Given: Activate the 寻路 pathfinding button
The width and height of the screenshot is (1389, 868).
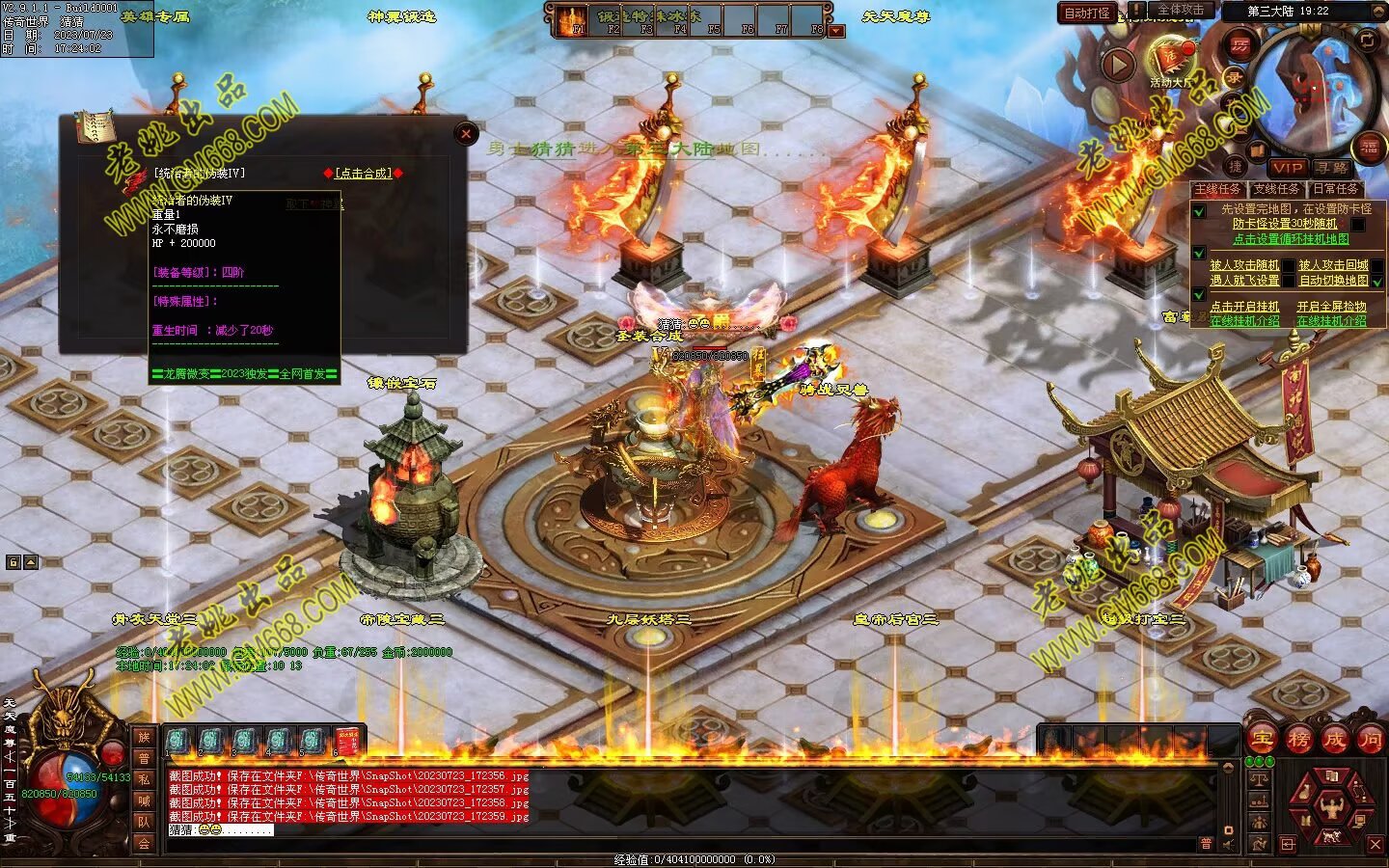Looking at the screenshot, I should click(x=1331, y=168).
